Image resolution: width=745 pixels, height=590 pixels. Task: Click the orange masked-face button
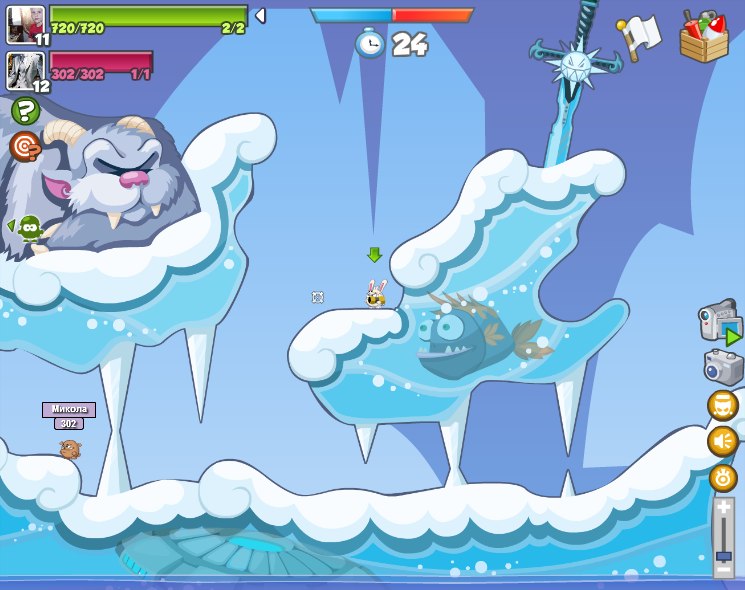click(723, 405)
